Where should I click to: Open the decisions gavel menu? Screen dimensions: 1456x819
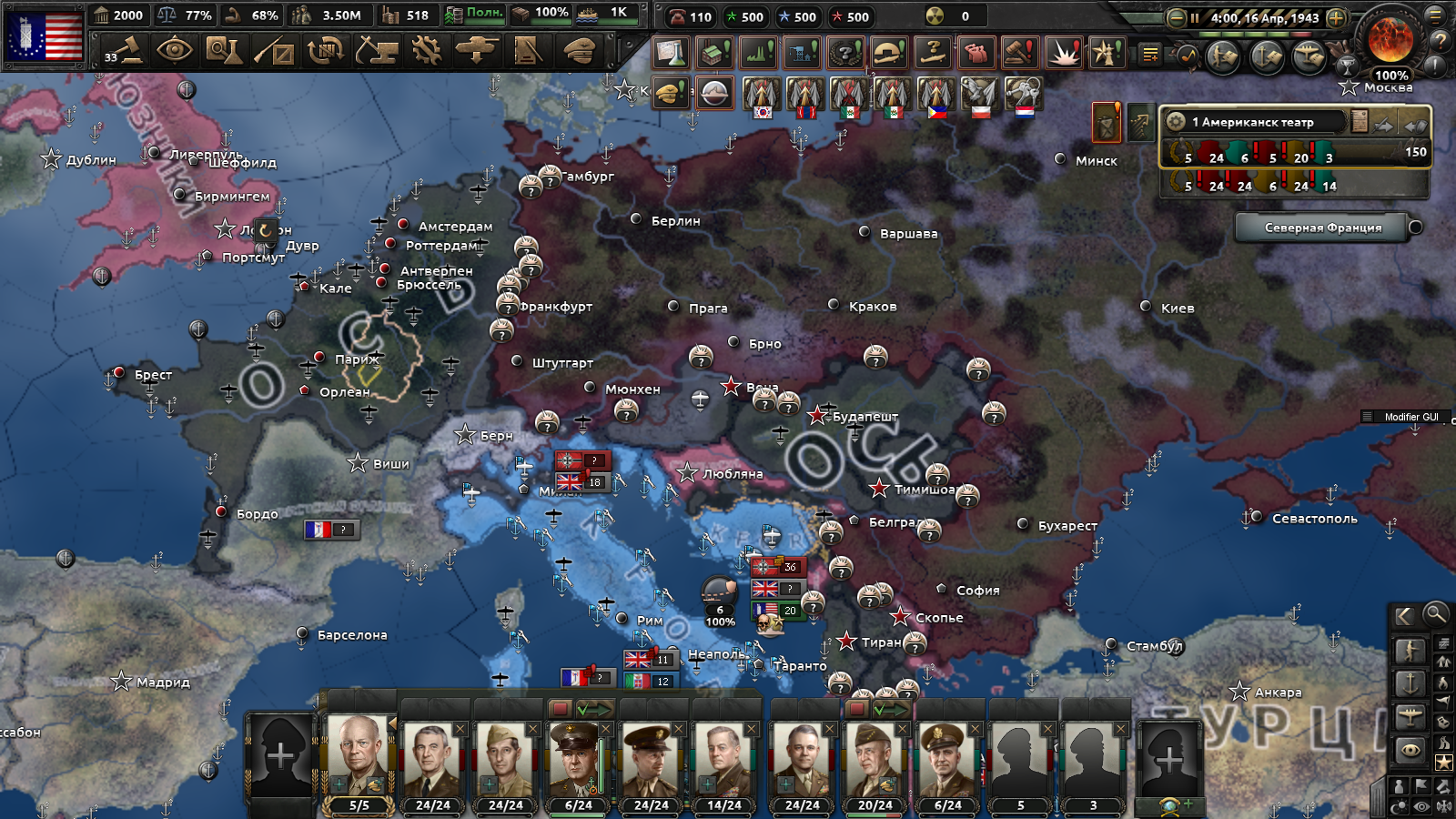pyautogui.click(x=124, y=50)
